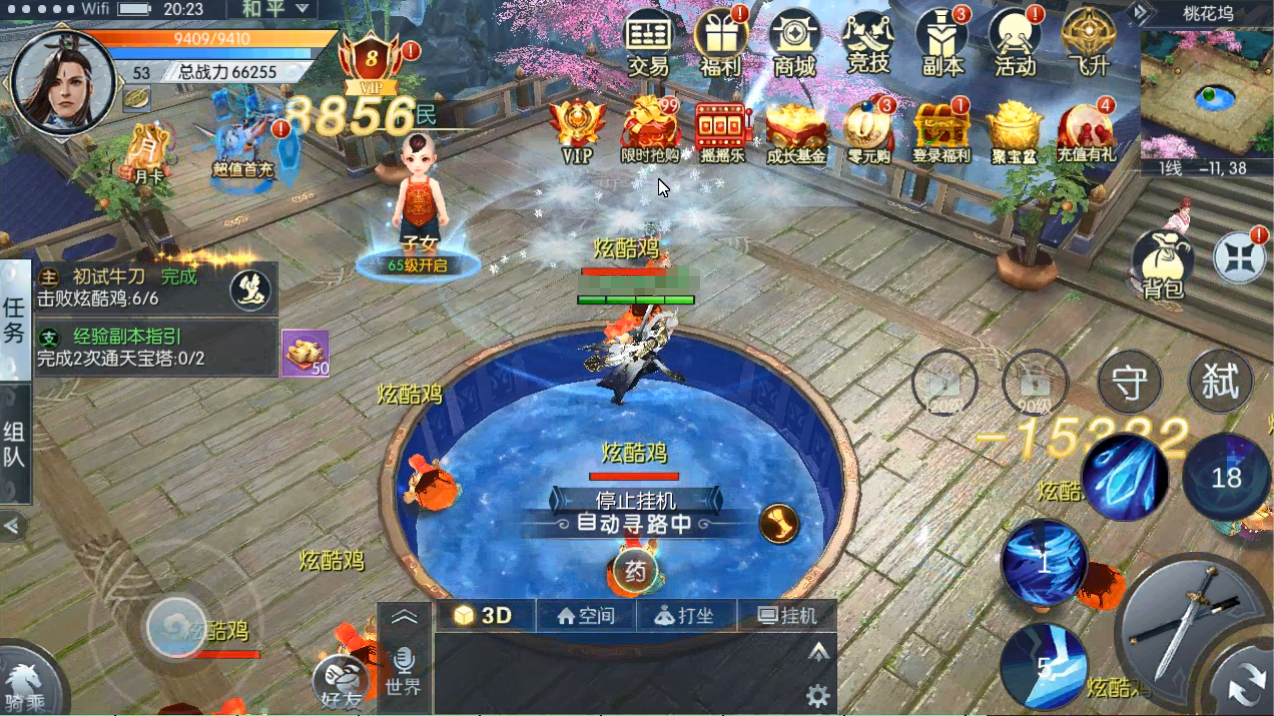Image resolution: width=1274 pixels, height=716 pixels.
Task: Open the 活动 events menu
Action: pyautogui.click(x=1014, y=42)
